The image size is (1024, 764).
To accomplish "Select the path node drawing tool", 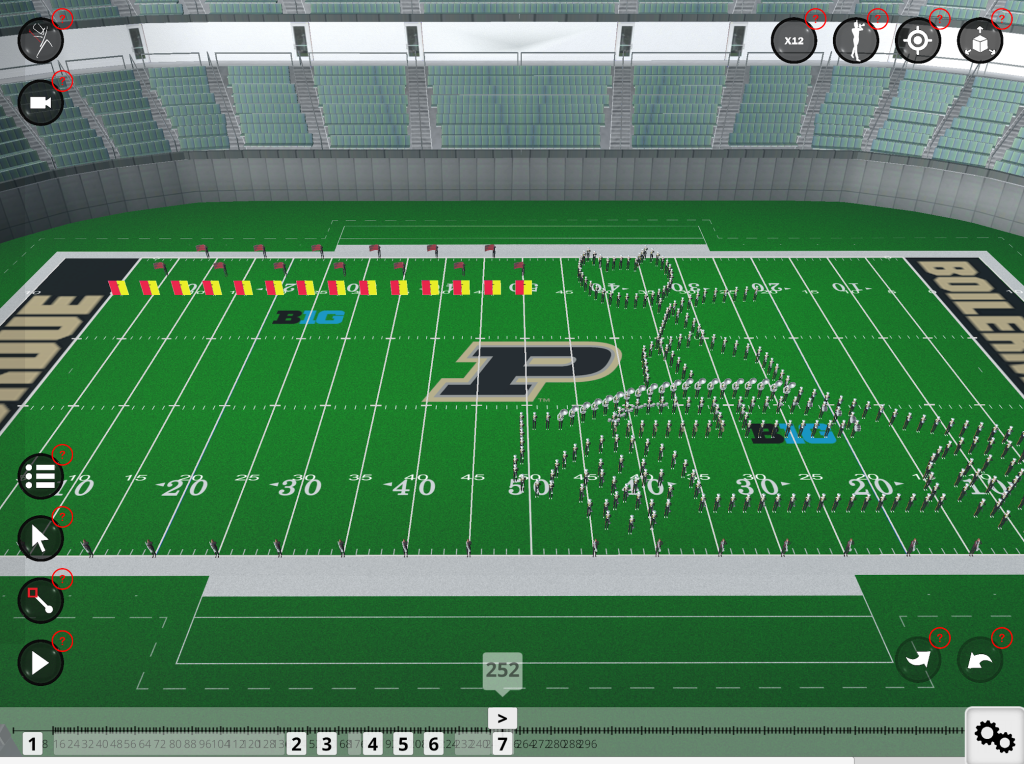I will tap(41, 600).
